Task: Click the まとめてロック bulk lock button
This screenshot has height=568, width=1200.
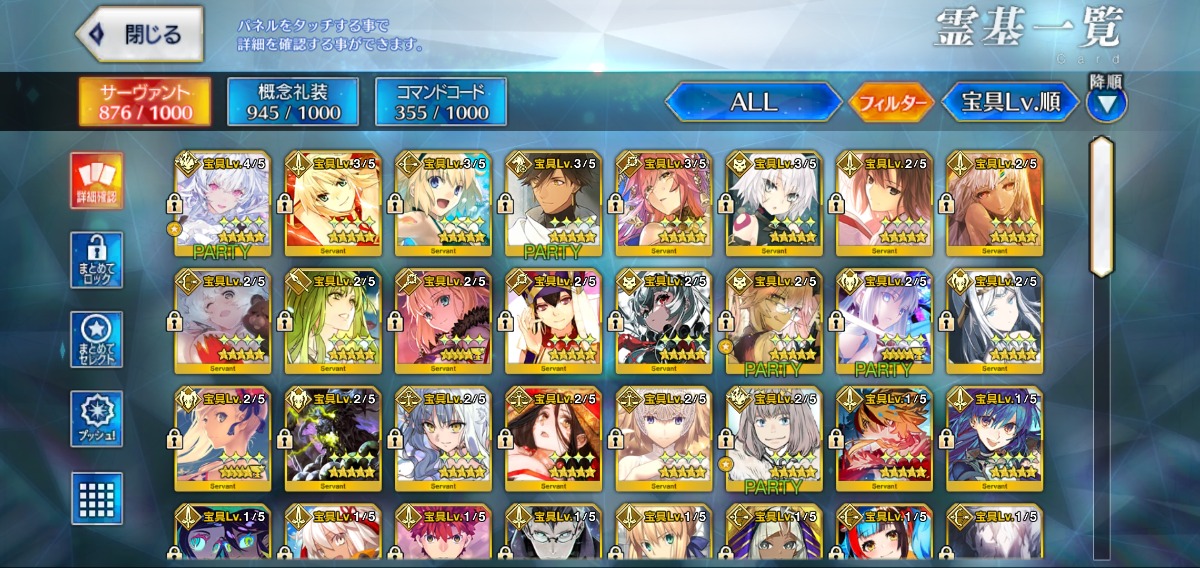Action: [97, 261]
